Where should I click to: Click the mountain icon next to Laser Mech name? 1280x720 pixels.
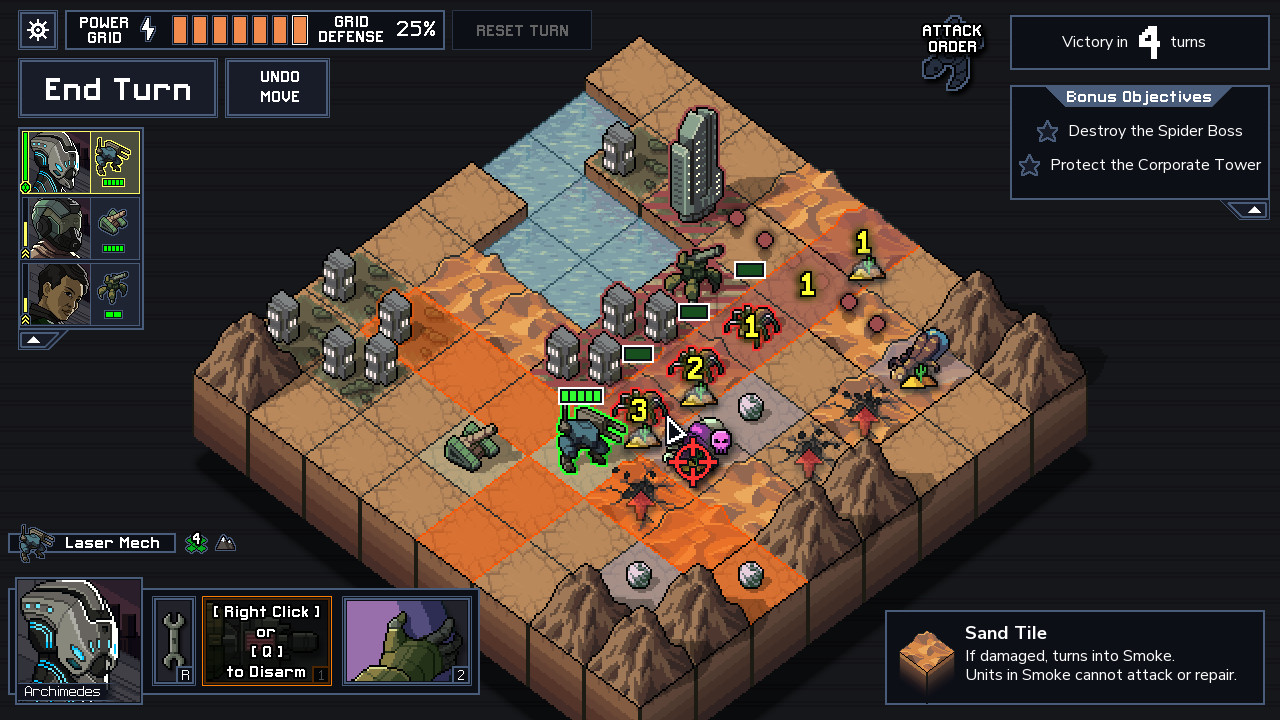pos(225,542)
